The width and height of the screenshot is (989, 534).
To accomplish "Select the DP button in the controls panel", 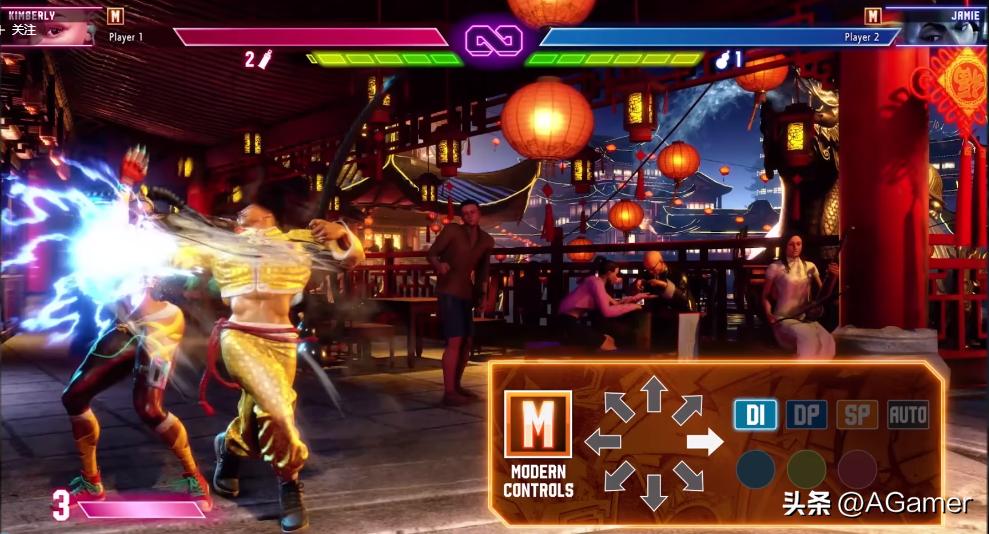I will click(806, 414).
